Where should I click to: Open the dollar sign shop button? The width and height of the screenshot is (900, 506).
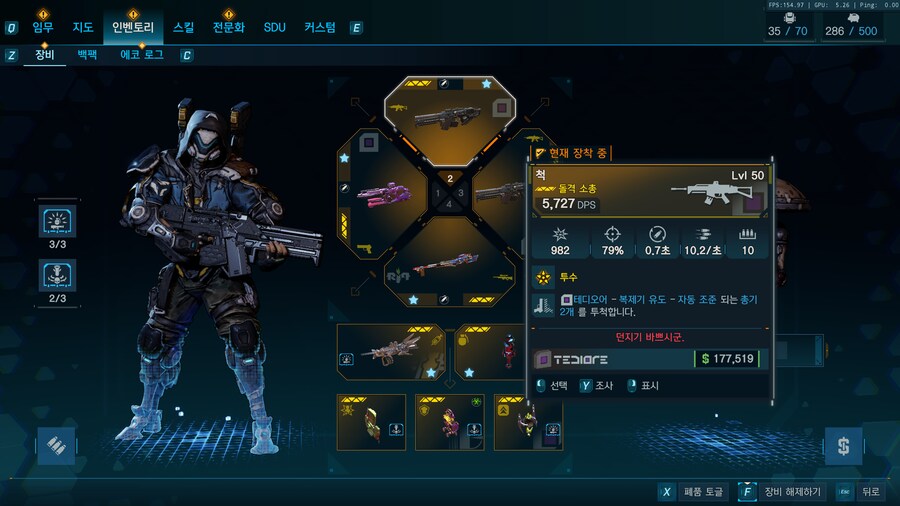click(x=843, y=446)
